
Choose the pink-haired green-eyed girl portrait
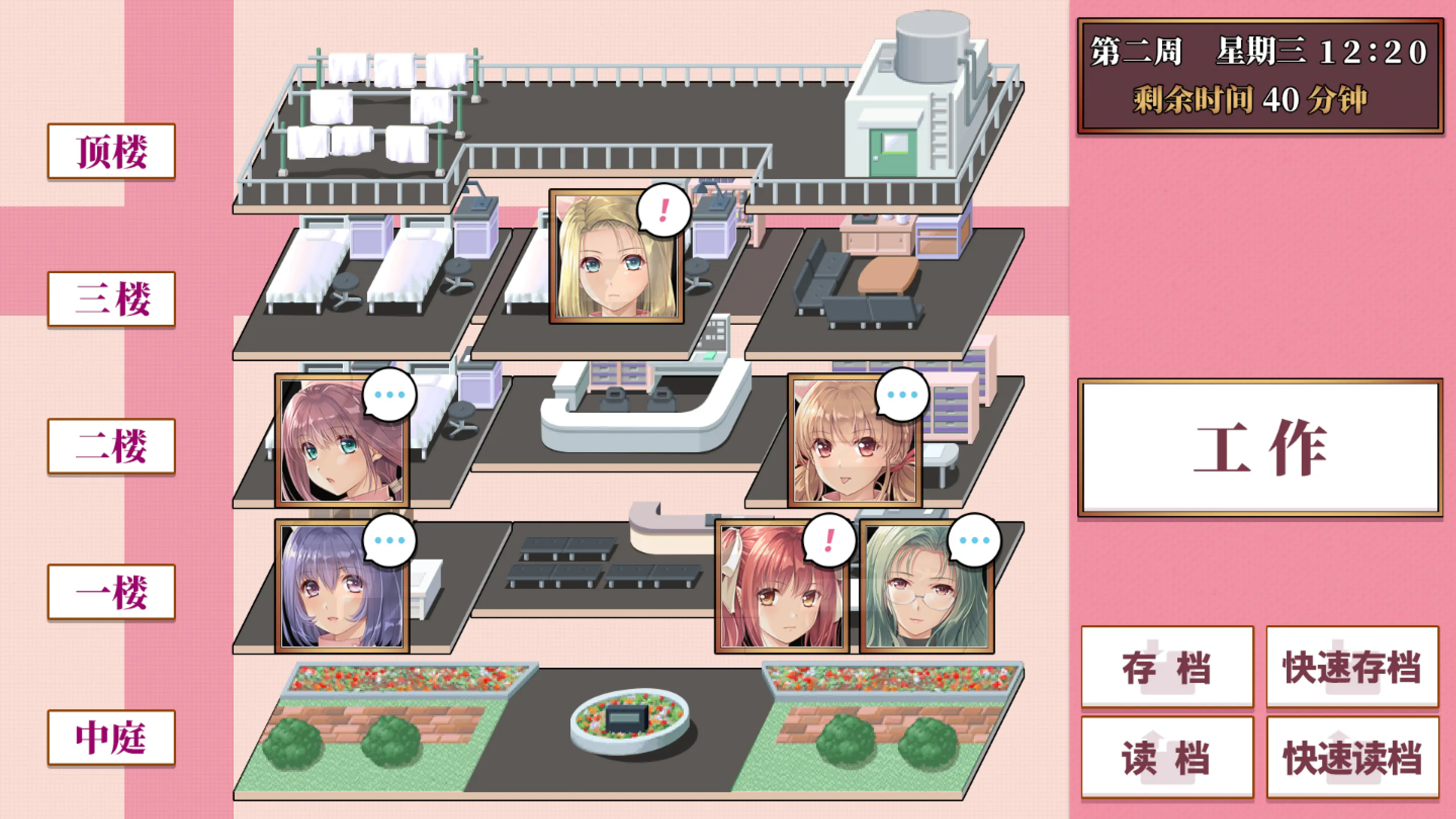click(342, 442)
